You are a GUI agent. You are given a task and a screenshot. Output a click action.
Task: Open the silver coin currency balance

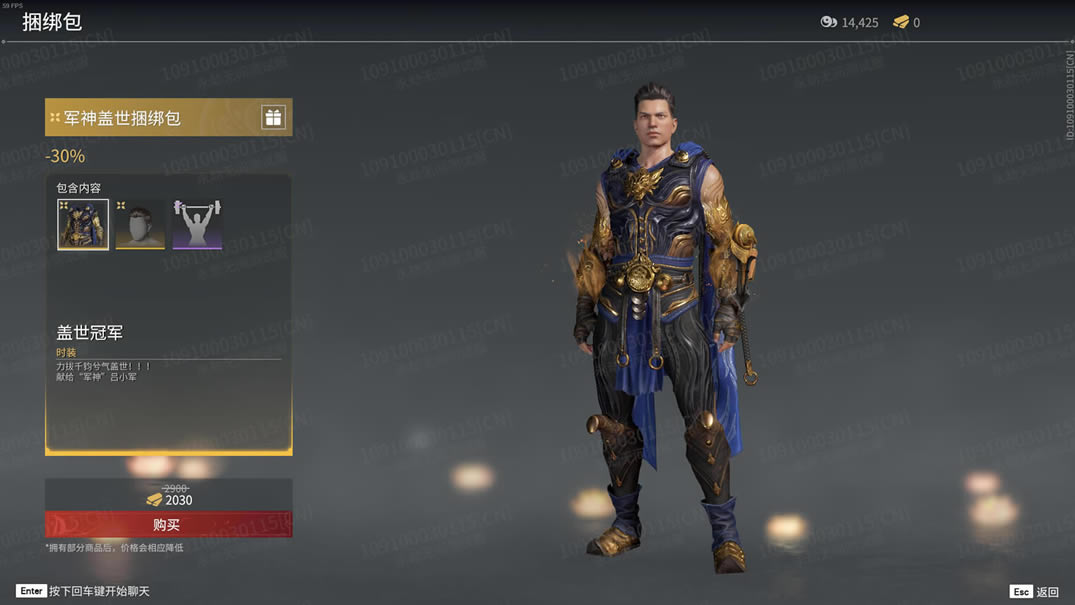[849, 22]
